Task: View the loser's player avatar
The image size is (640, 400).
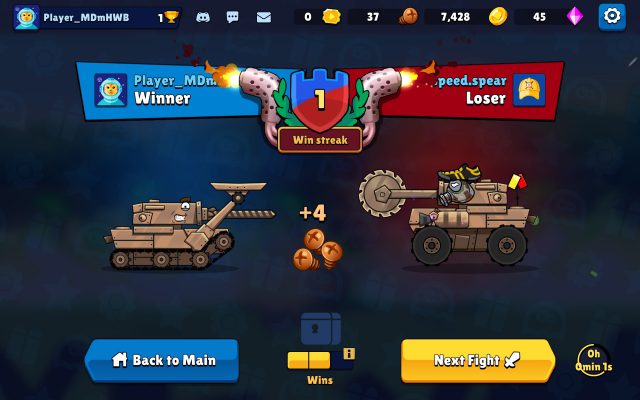Action: click(x=529, y=90)
